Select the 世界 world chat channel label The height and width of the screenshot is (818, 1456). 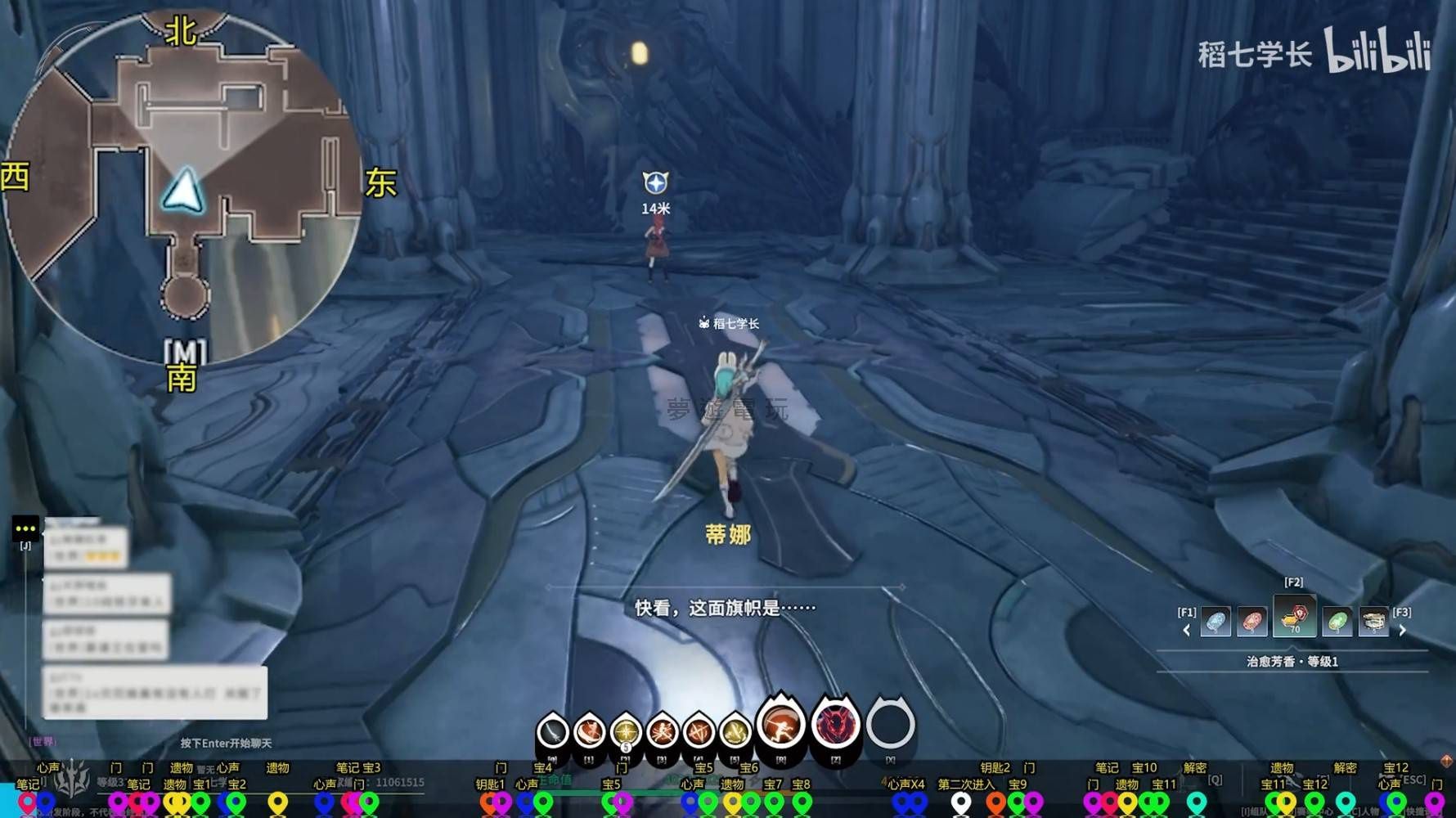(x=43, y=741)
